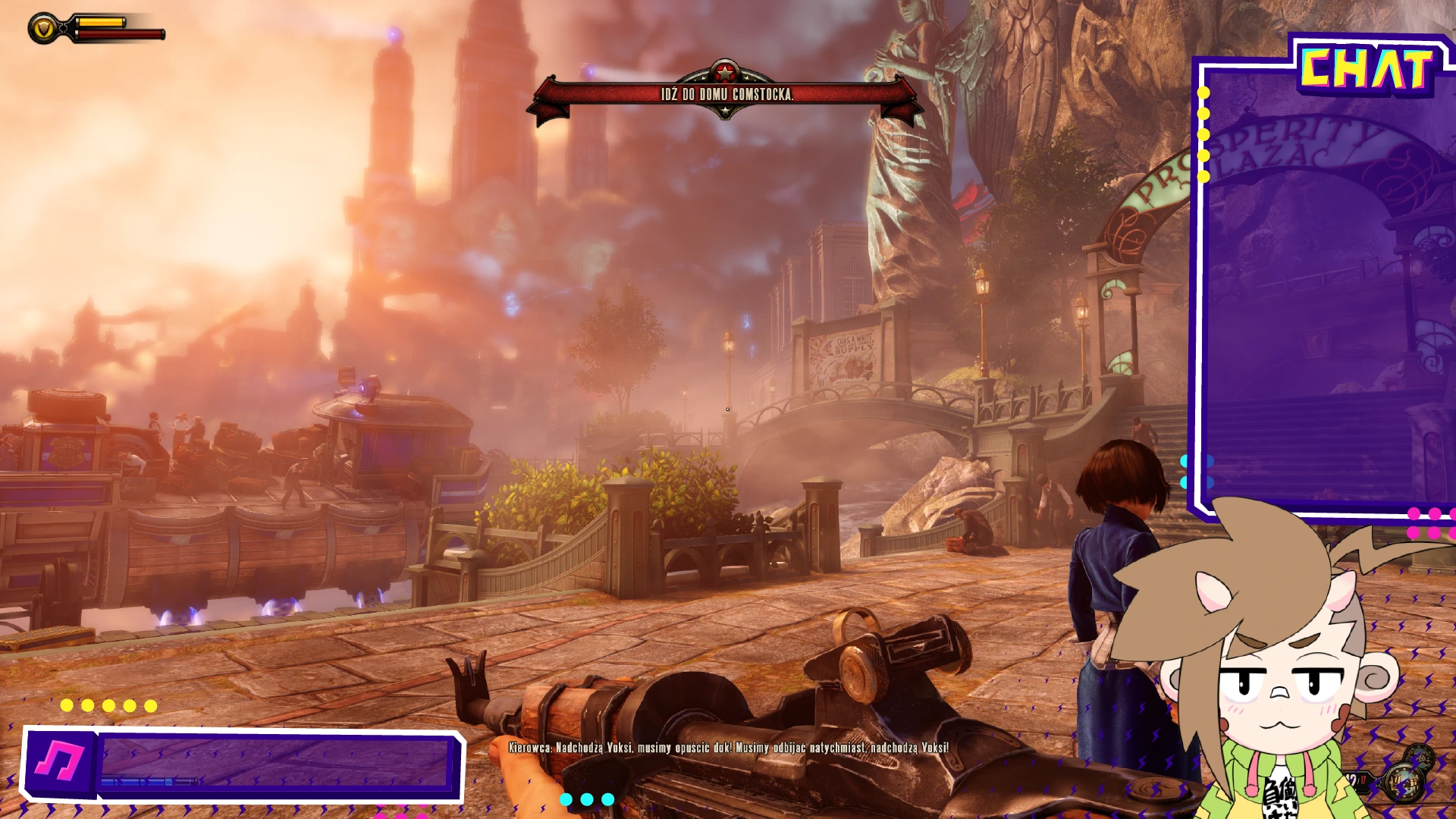Click the pink music note icon

[x=60, y=762]
